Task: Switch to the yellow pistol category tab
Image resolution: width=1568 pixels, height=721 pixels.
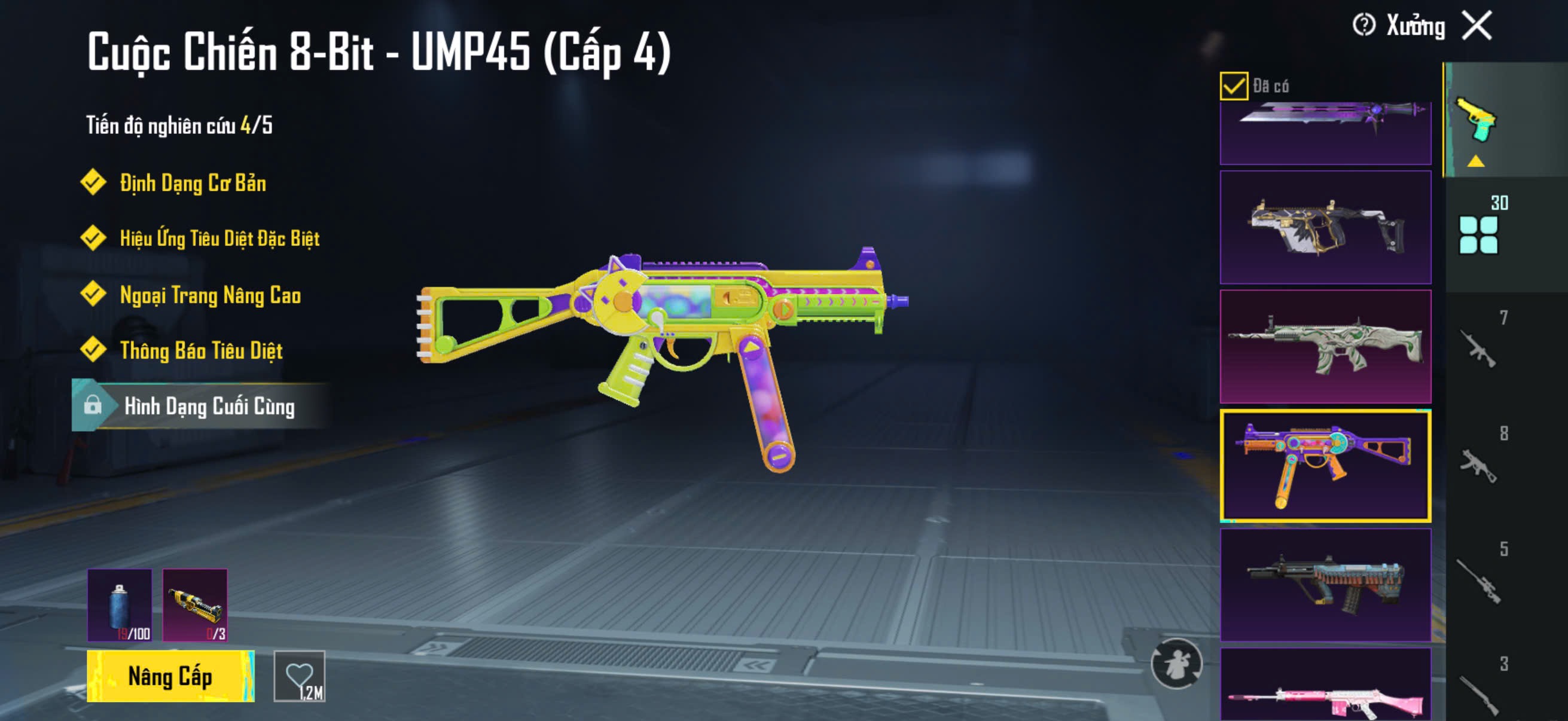Action: [x=1478, y=122]
